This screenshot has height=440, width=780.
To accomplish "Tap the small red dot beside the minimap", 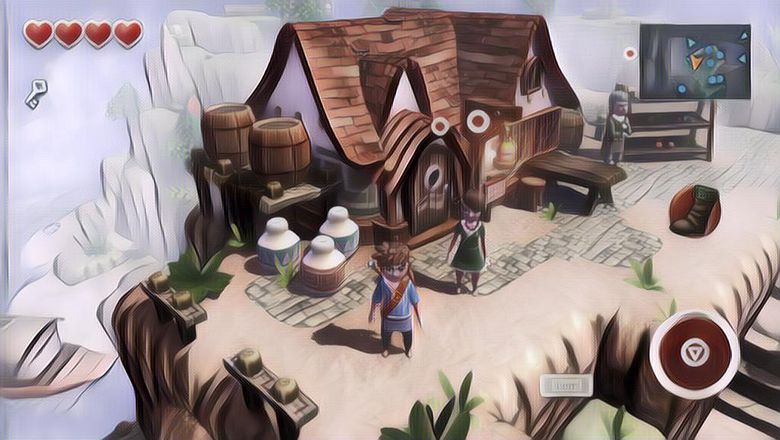I will point(630,53).
